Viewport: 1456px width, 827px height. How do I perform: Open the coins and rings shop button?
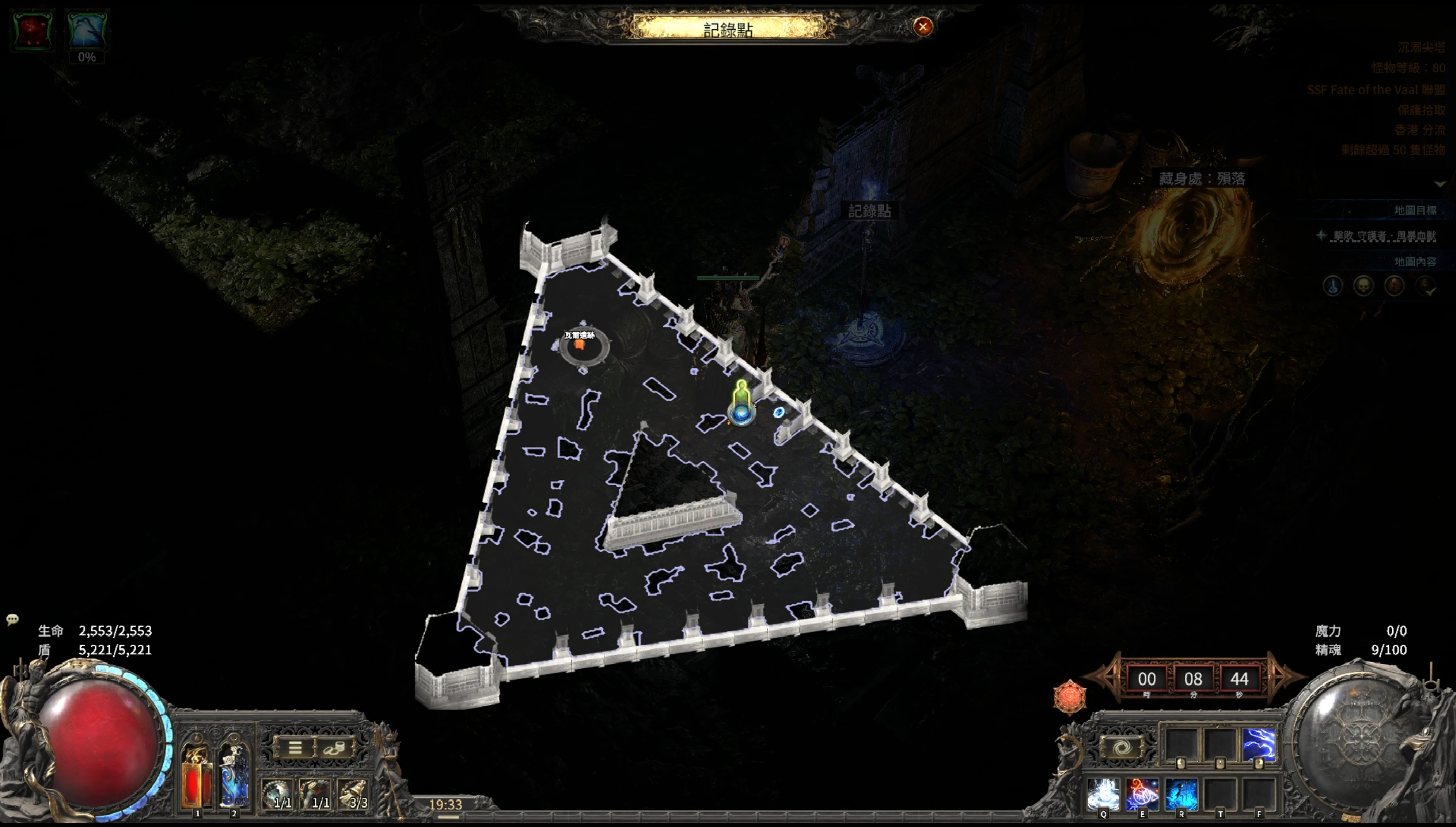tap(334, 749)
